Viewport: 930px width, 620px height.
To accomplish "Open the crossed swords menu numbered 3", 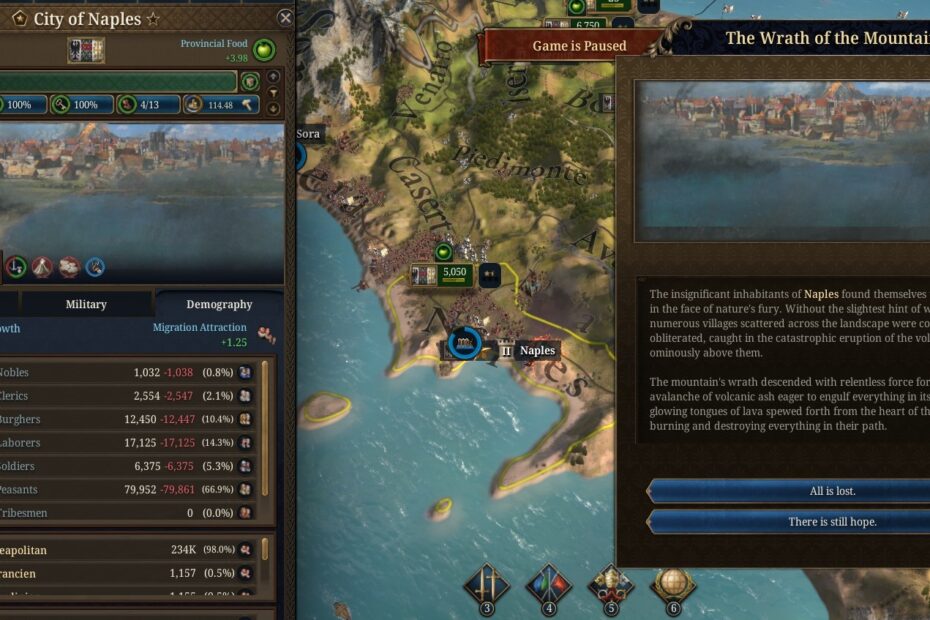I will (x=488, y=586).
